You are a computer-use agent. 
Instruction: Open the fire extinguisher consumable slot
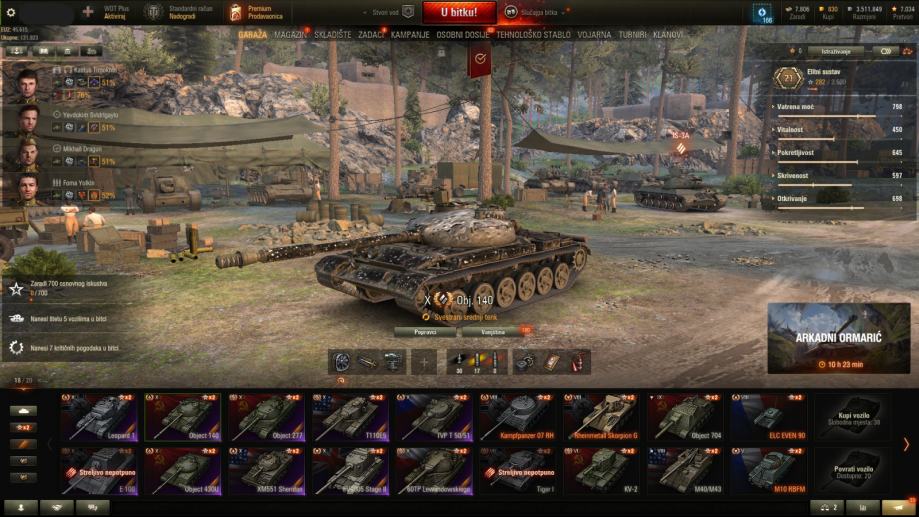579,362
